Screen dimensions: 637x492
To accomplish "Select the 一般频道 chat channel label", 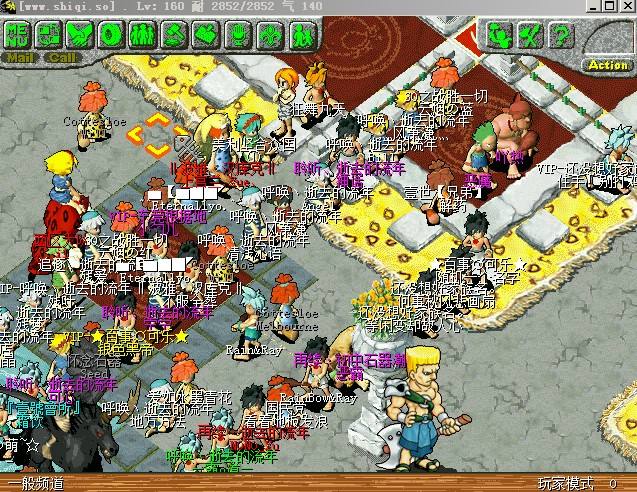I will (36, 484).
